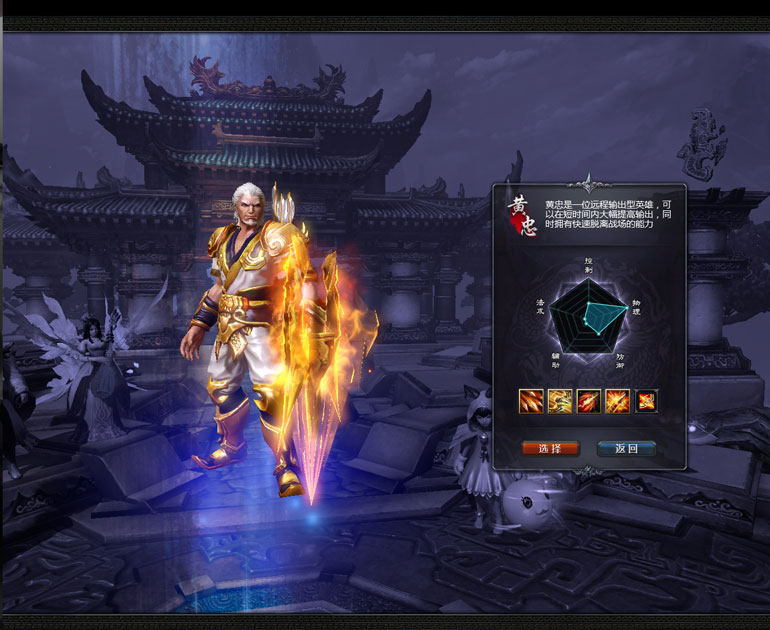
Task: Select the red flaming arrow skill icon
Action: (x=589, y=401)
